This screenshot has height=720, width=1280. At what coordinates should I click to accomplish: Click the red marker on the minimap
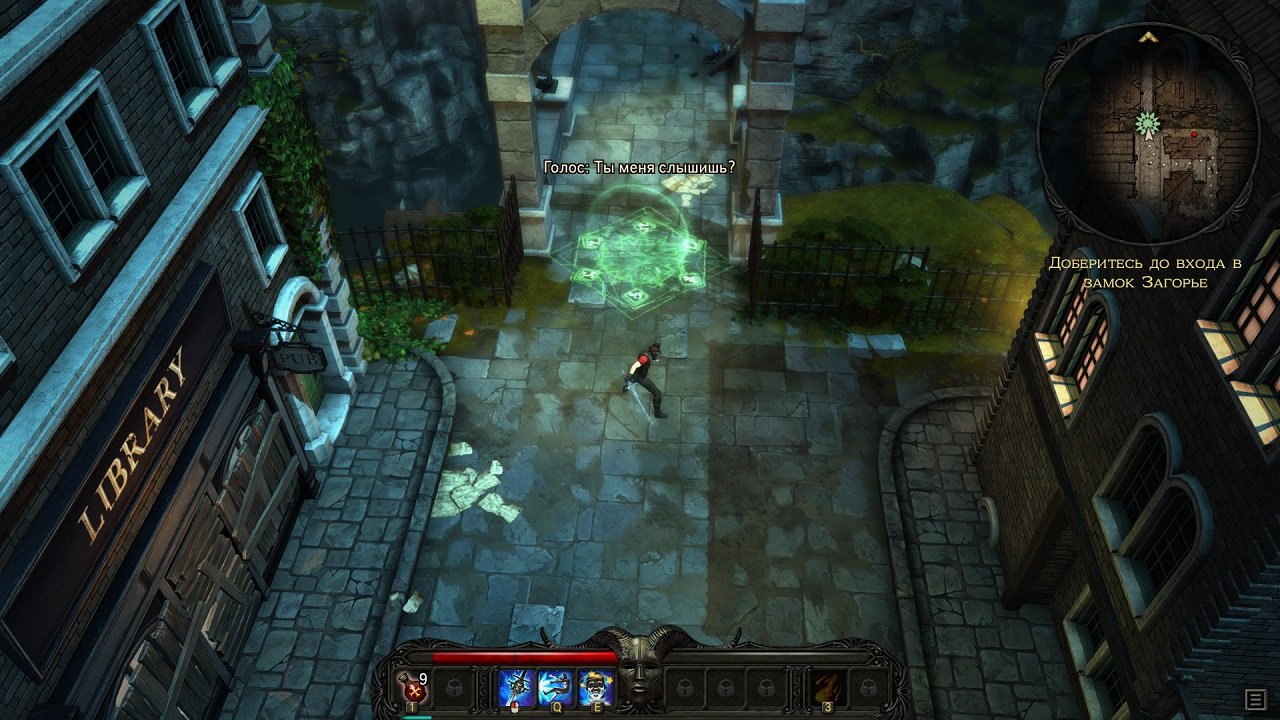(x=1194, y=134)
